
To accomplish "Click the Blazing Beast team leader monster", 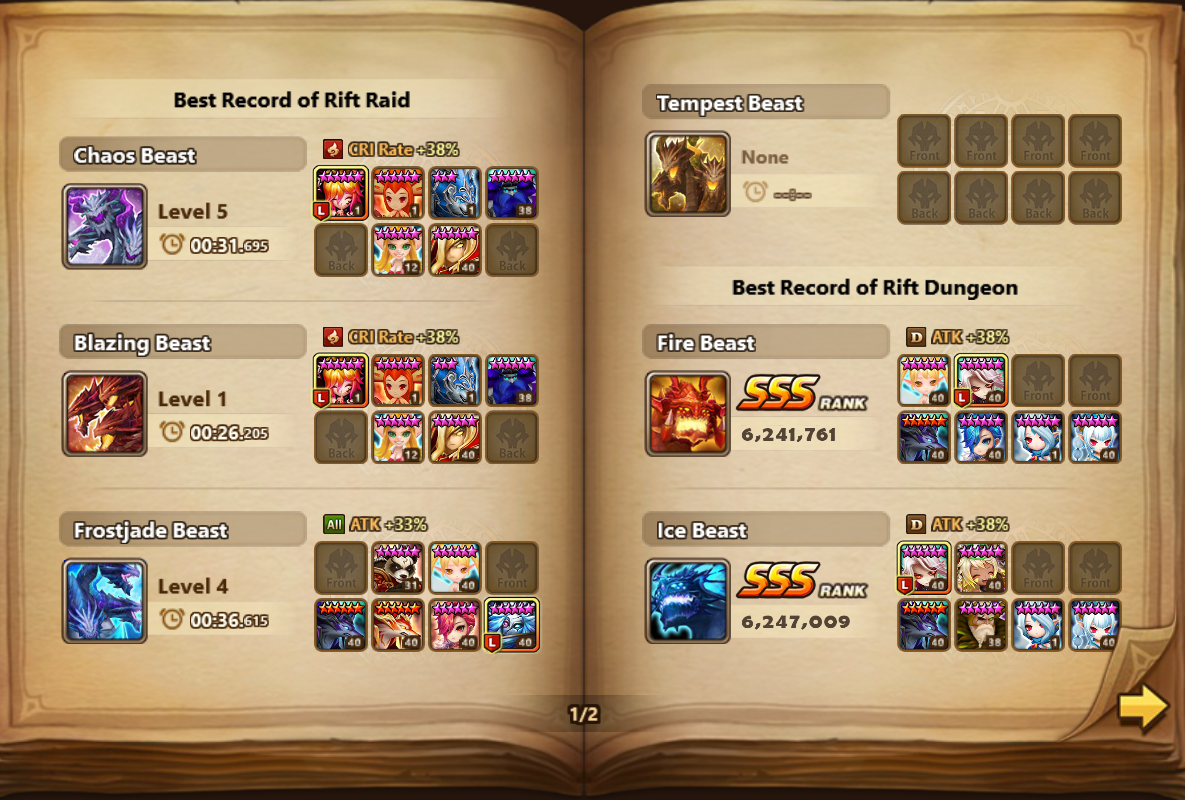I will click(x=341, y=381).
